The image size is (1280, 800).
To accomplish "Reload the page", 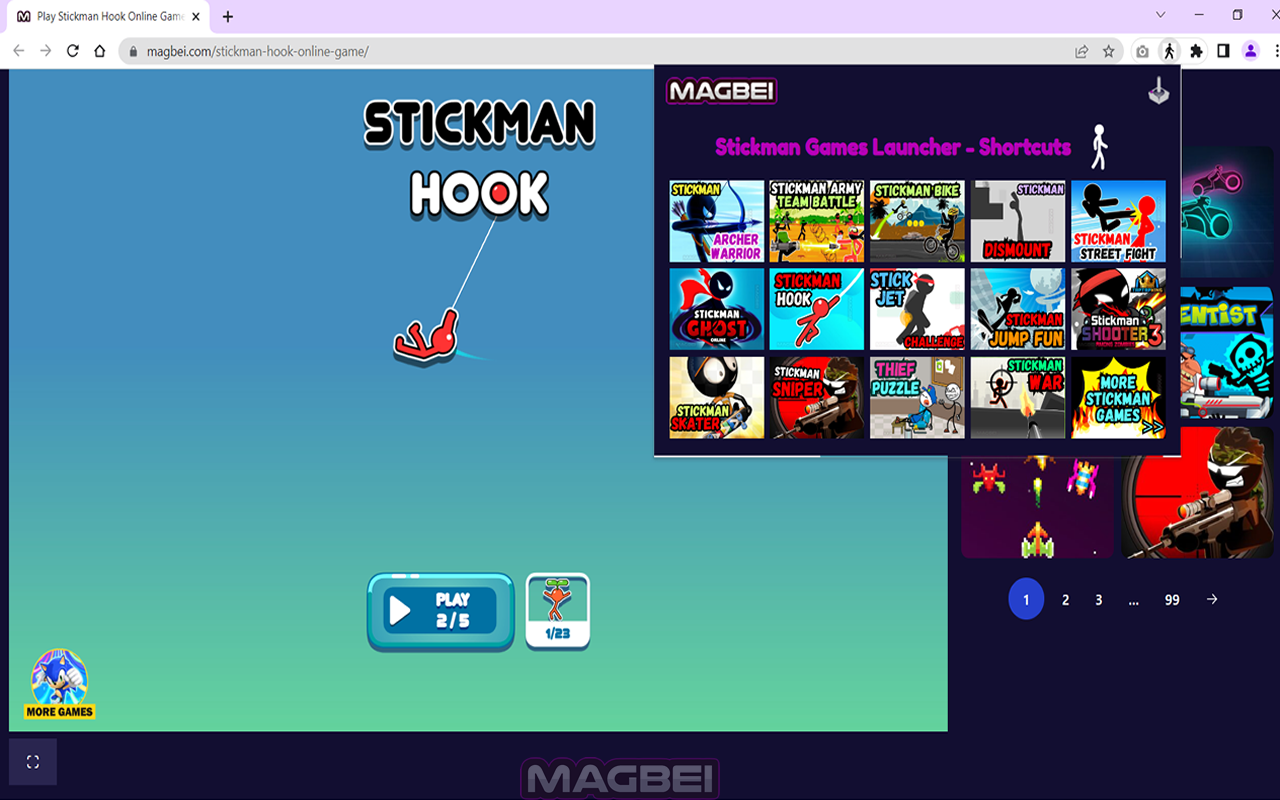I will point(72,50).
